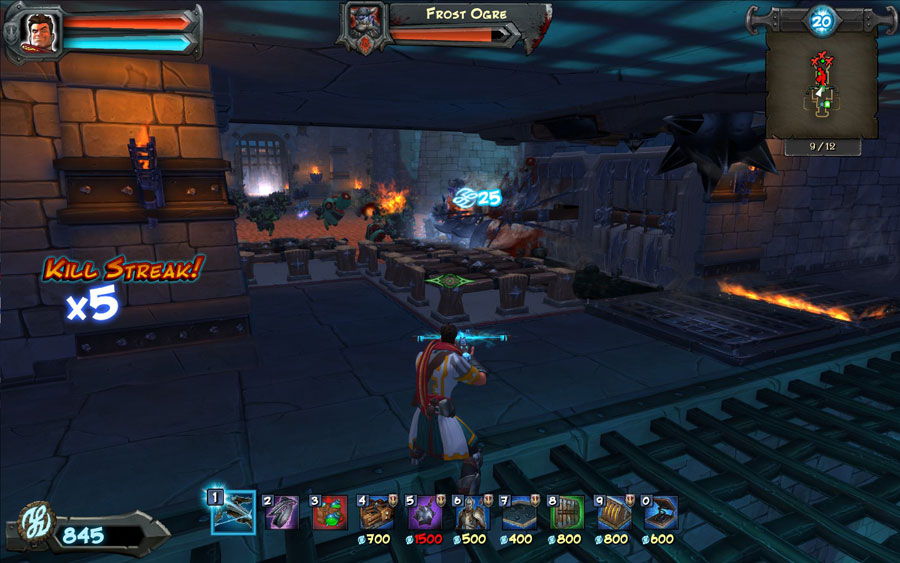This screenshot has width=900, height=563.
Task: Equip the purple bladestaff in slot 2
Action: (282, 512)
